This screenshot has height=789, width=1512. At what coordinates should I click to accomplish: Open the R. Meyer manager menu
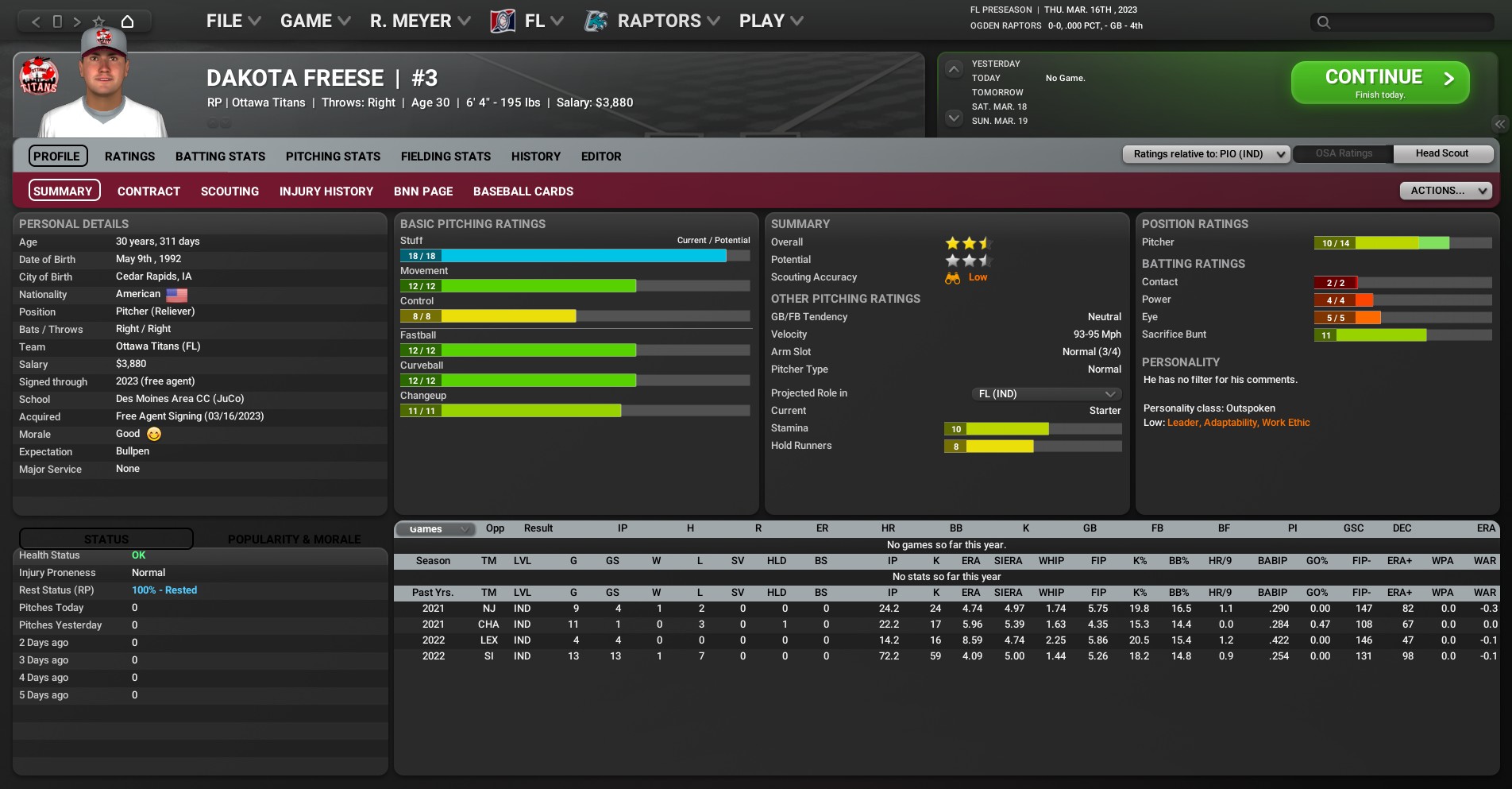(x=419, y=21)
